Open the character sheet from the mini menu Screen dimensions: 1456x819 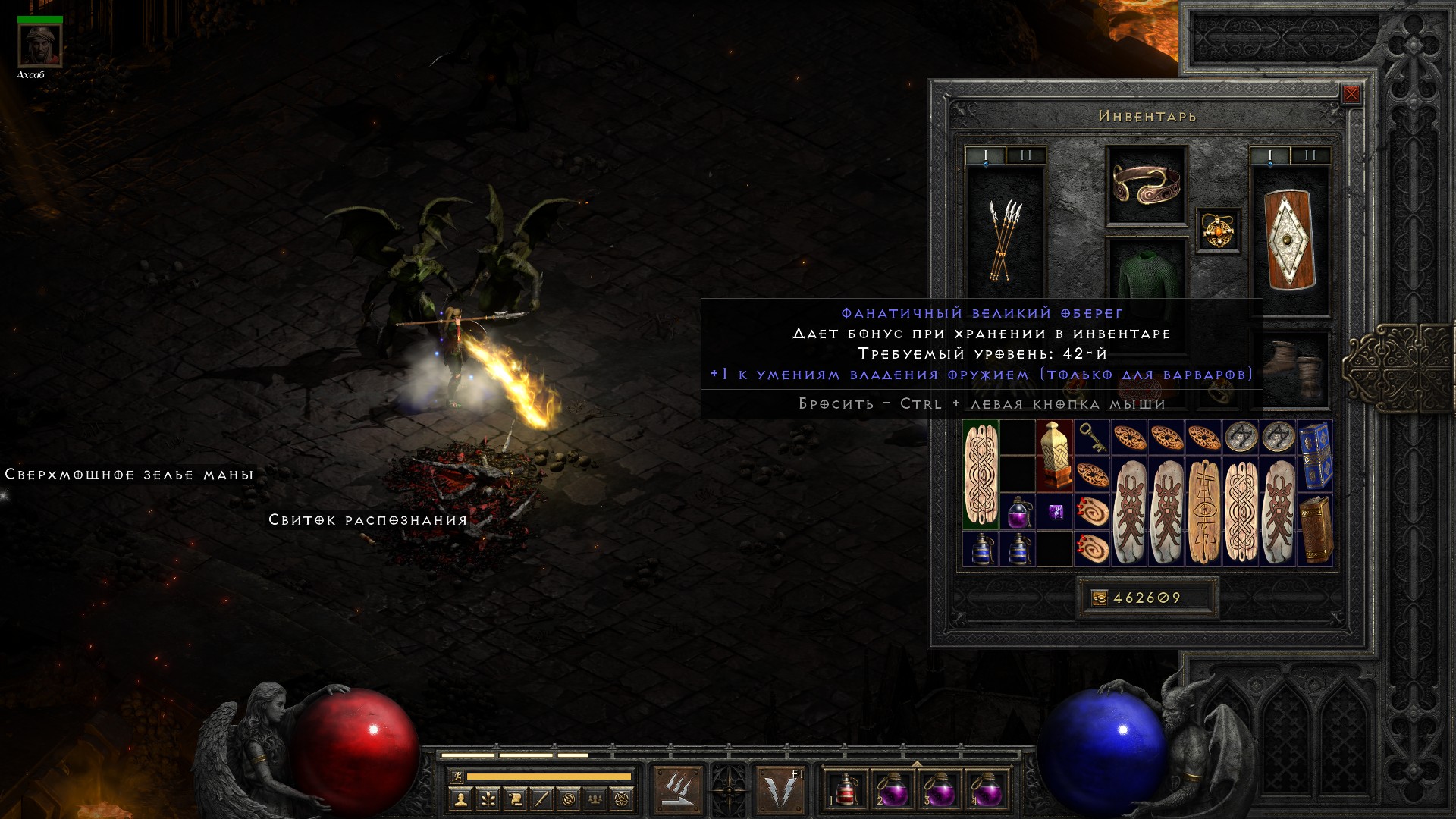click(x=460, y=799)
